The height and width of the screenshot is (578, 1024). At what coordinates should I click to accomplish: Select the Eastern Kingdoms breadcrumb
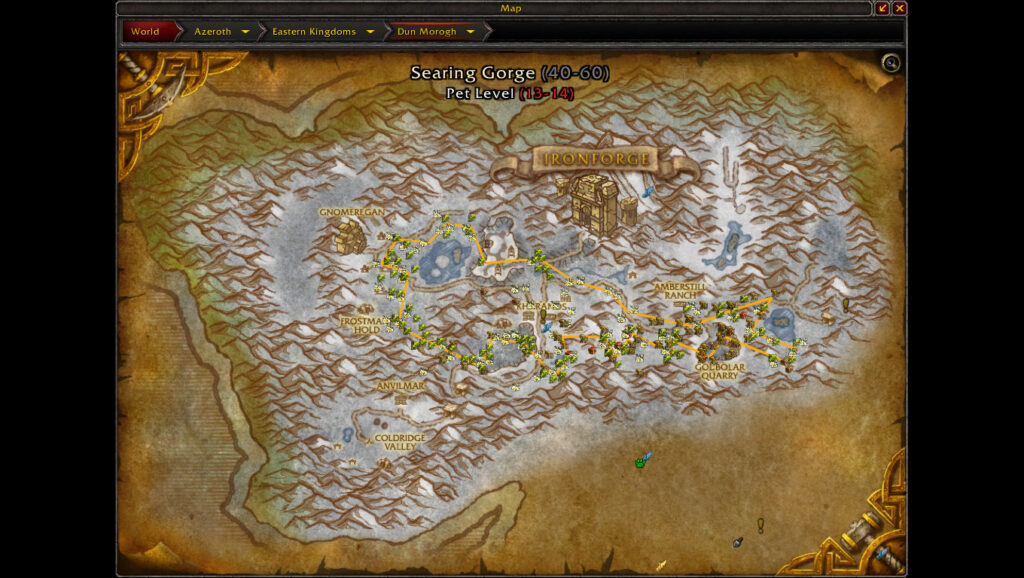tap(313, 32)
